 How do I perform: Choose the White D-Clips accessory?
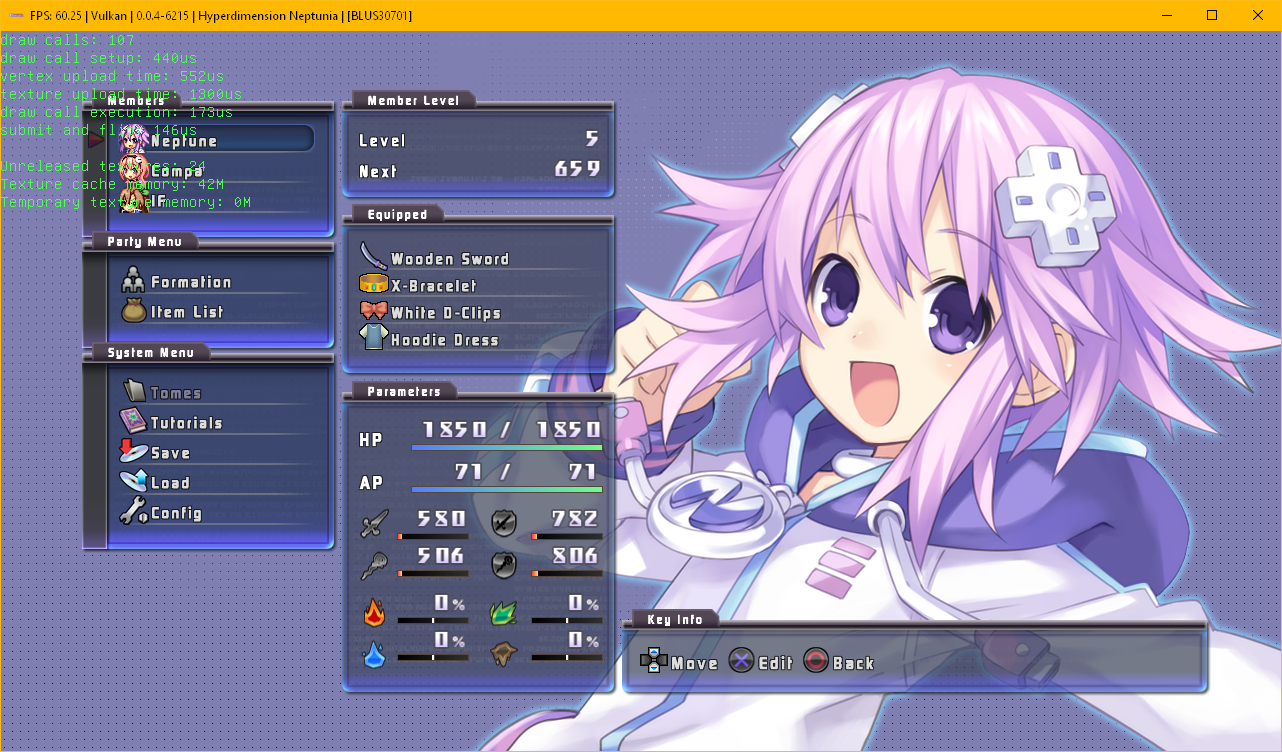click(445, 313)
